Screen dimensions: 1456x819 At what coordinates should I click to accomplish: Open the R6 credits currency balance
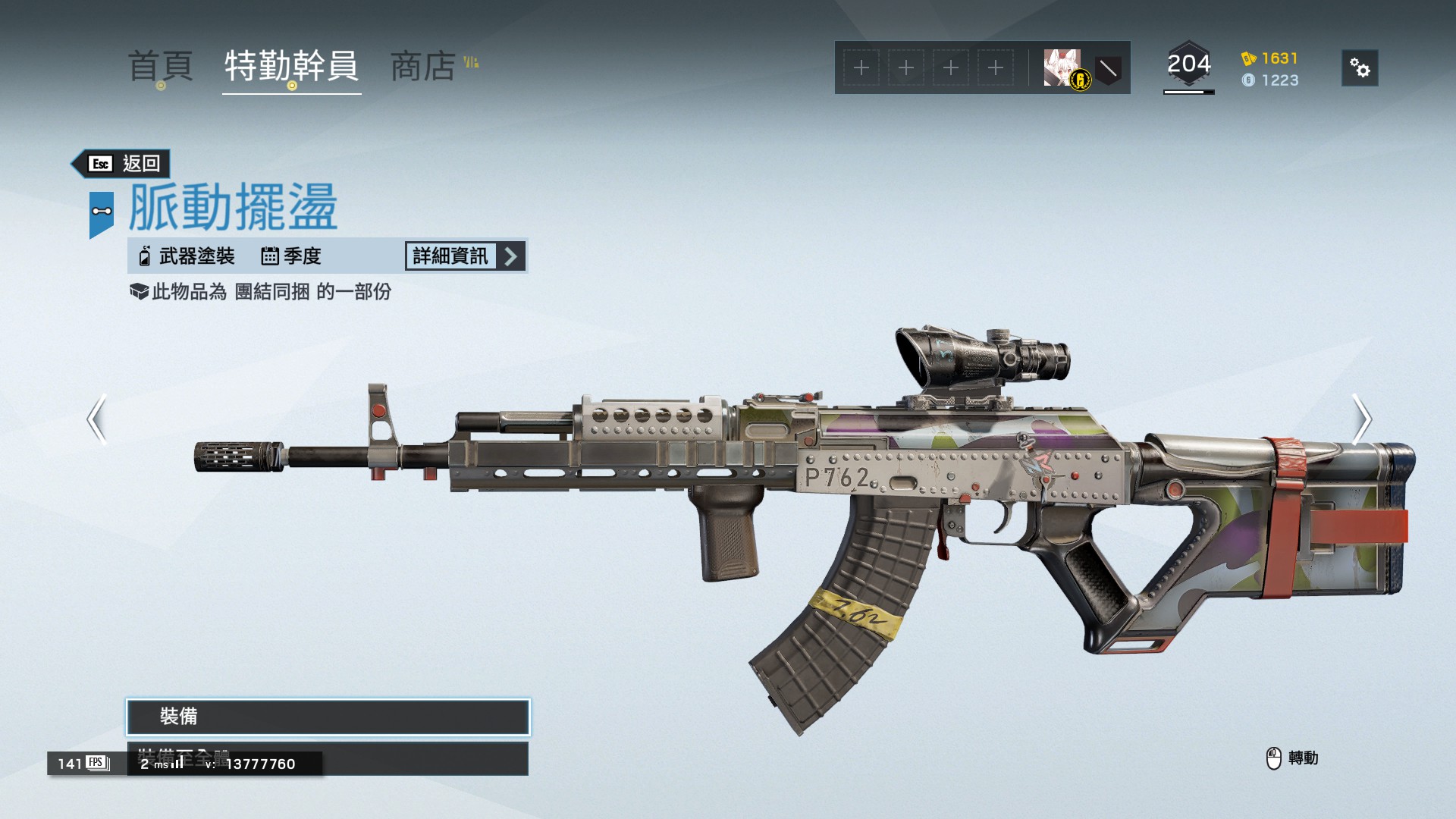tap(1270, 58)
